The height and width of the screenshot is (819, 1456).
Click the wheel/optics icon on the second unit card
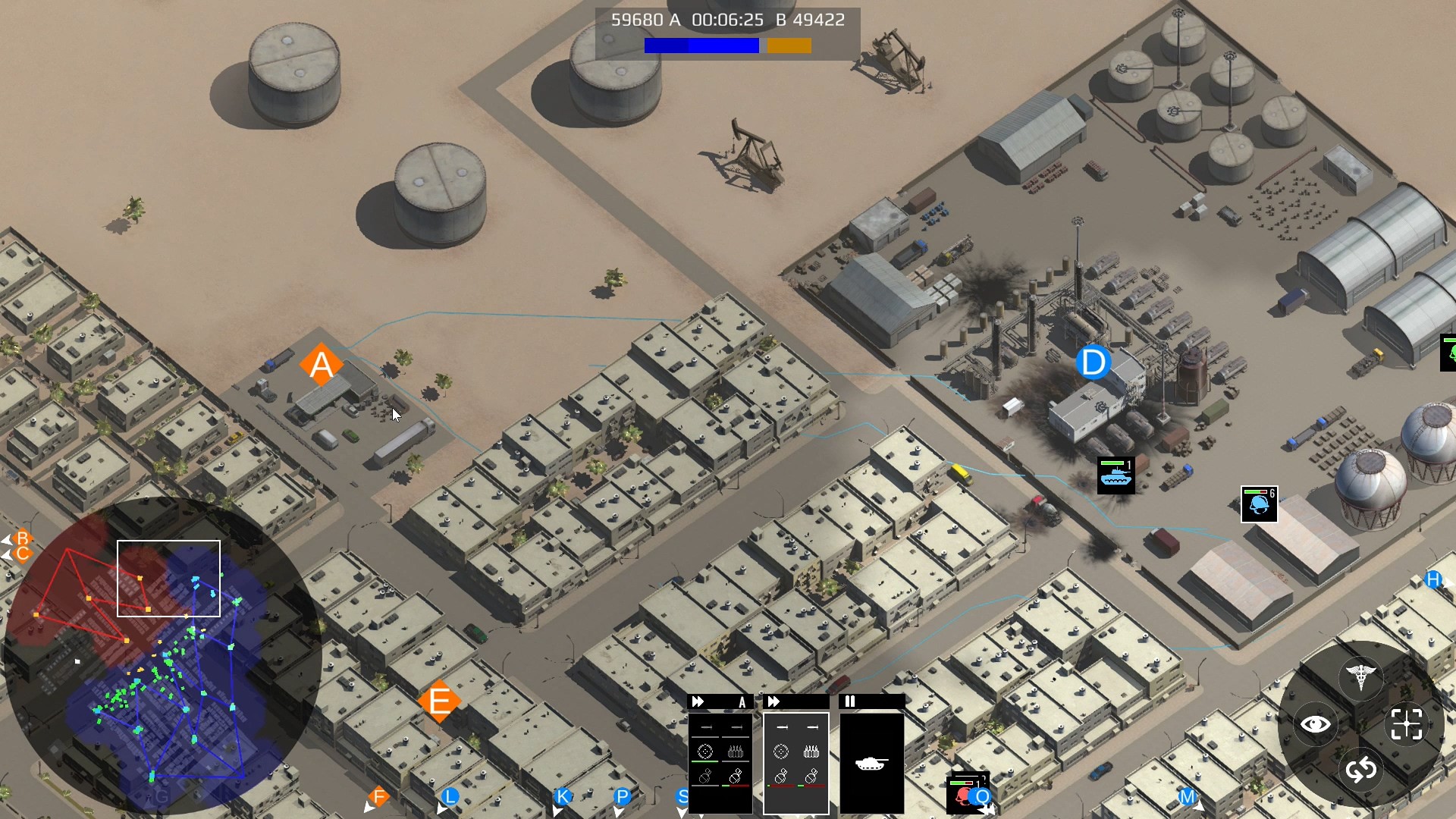pyautogui.click(x=781, y=752)
